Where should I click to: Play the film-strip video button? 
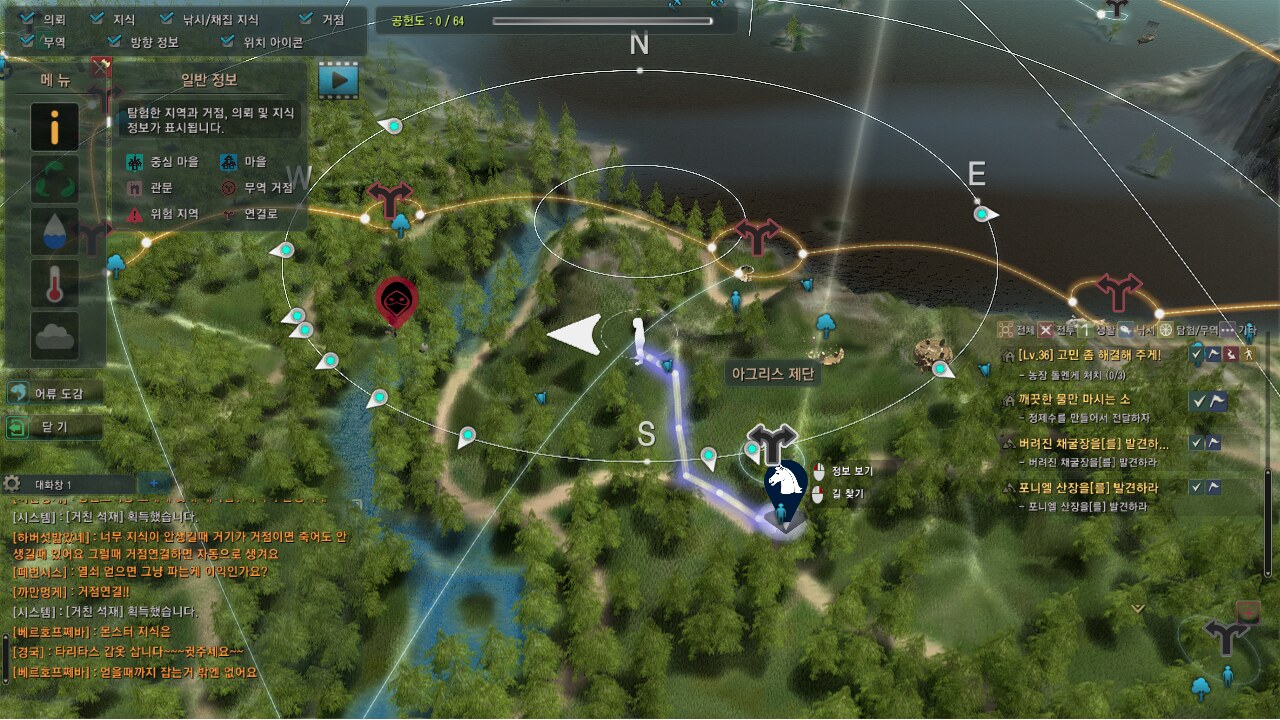click(338, 80)
